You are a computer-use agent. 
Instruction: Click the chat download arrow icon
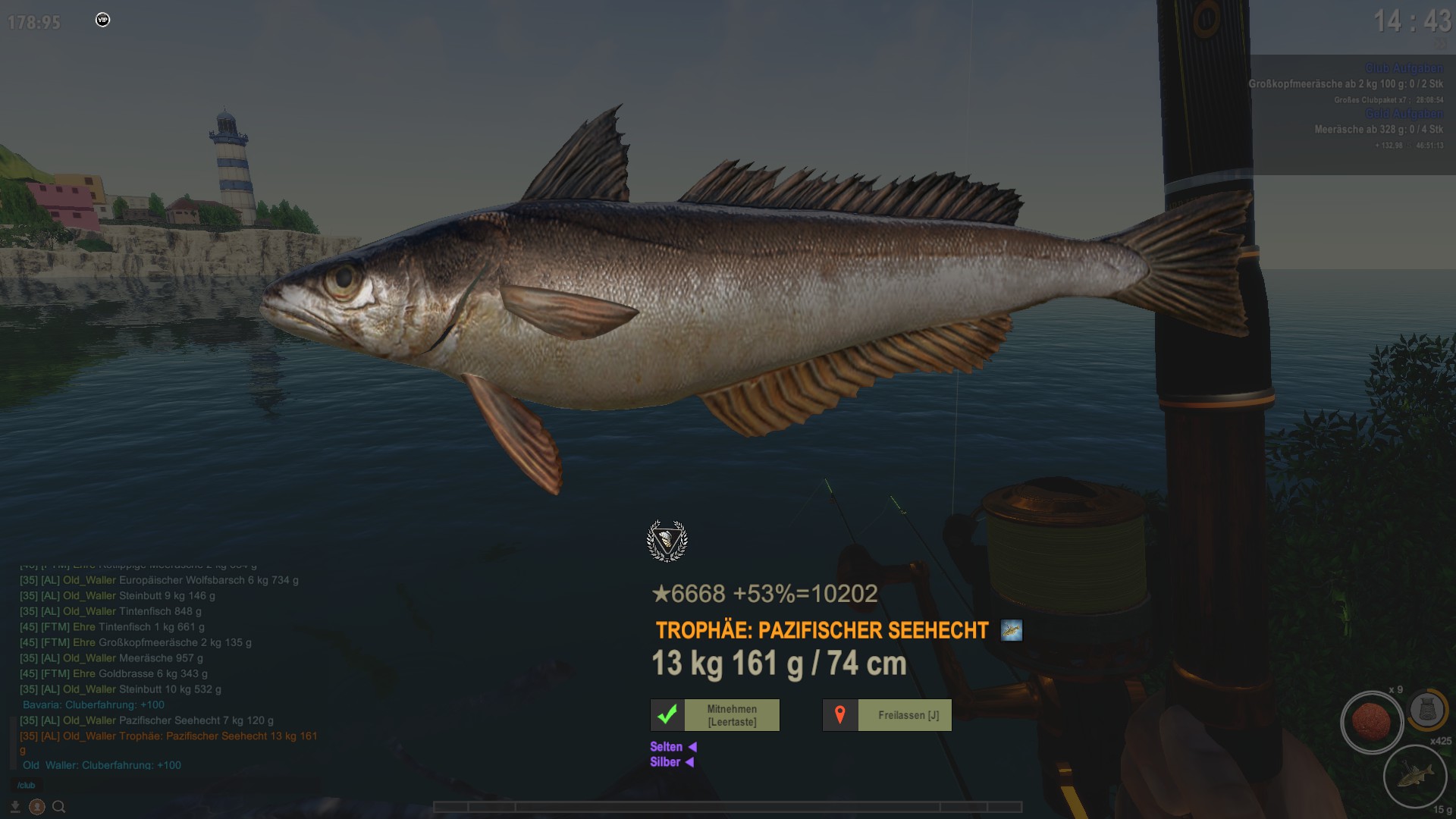click(x=15, y=807)
